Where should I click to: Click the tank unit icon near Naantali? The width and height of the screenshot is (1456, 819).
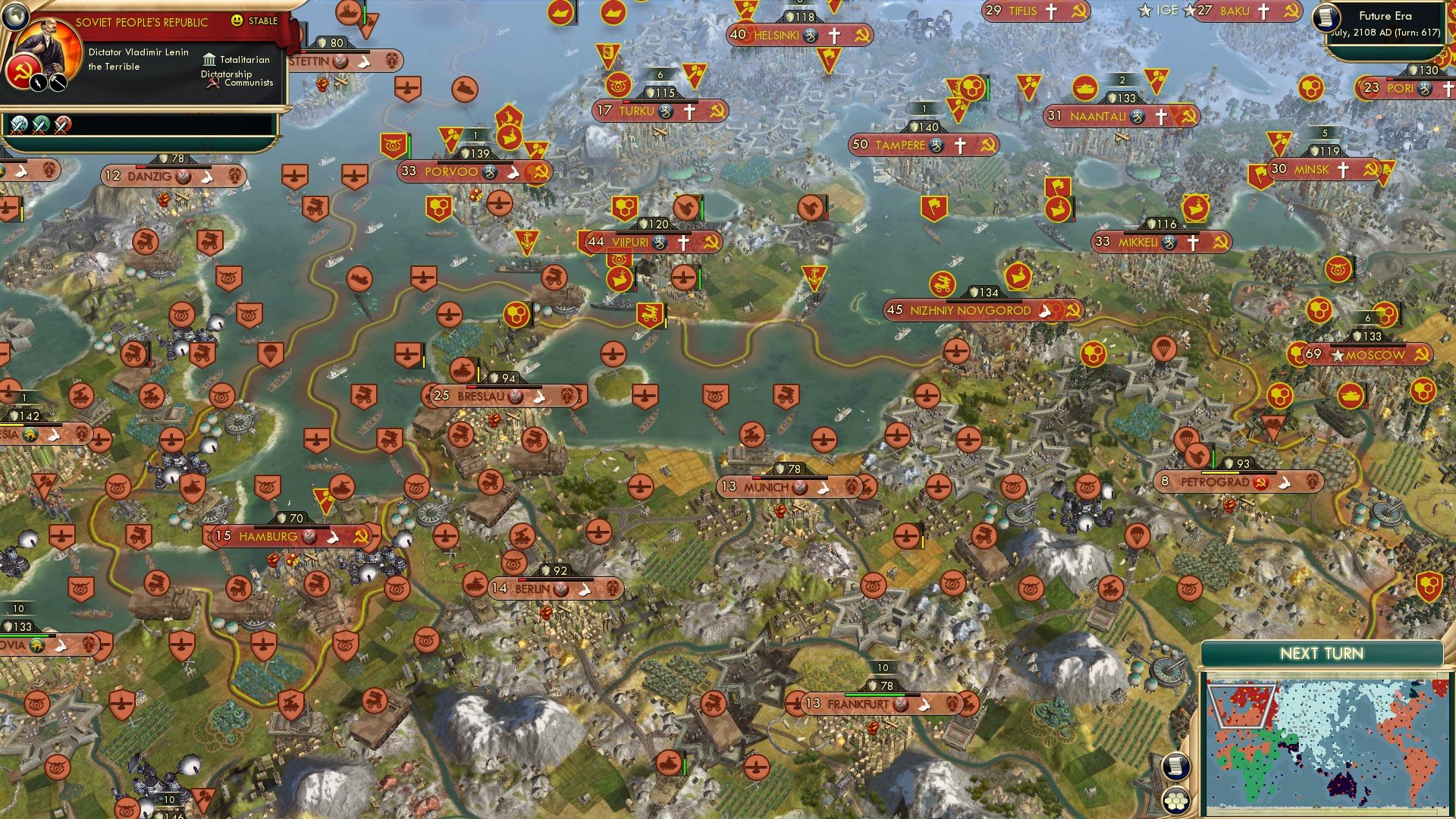pyautogui.click(x=1084, y=89)
